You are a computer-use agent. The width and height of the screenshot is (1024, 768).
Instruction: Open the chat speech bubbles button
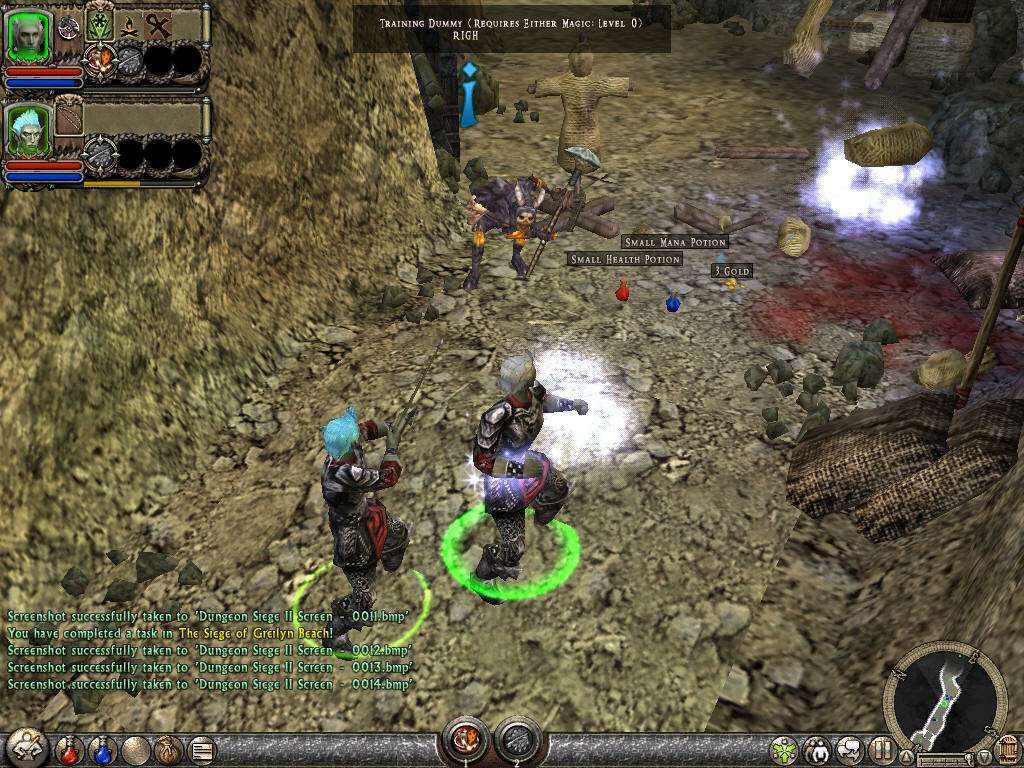(851, 749)
